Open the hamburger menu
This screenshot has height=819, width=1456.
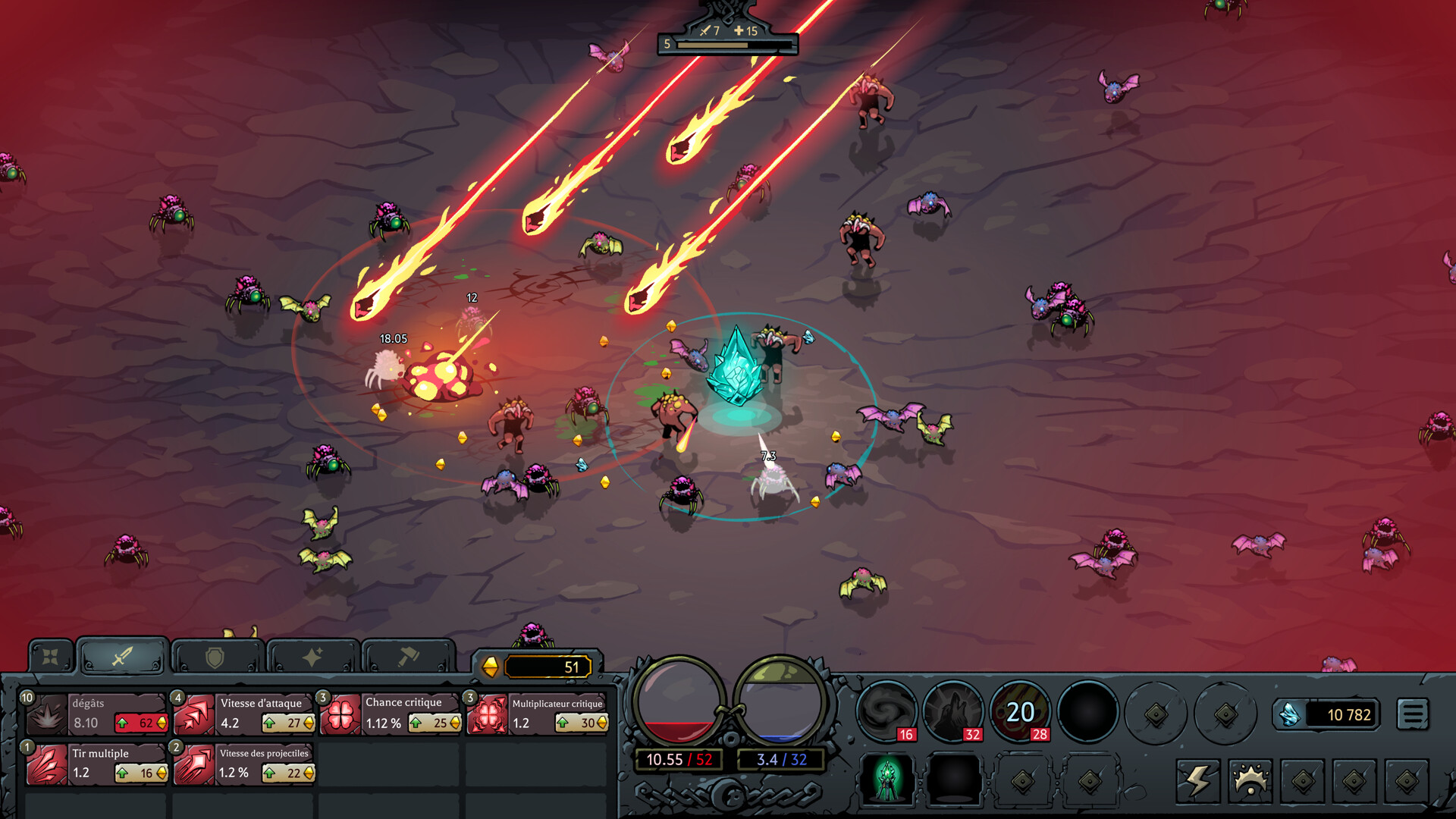pyautogui.click(x=1412, y=714)
